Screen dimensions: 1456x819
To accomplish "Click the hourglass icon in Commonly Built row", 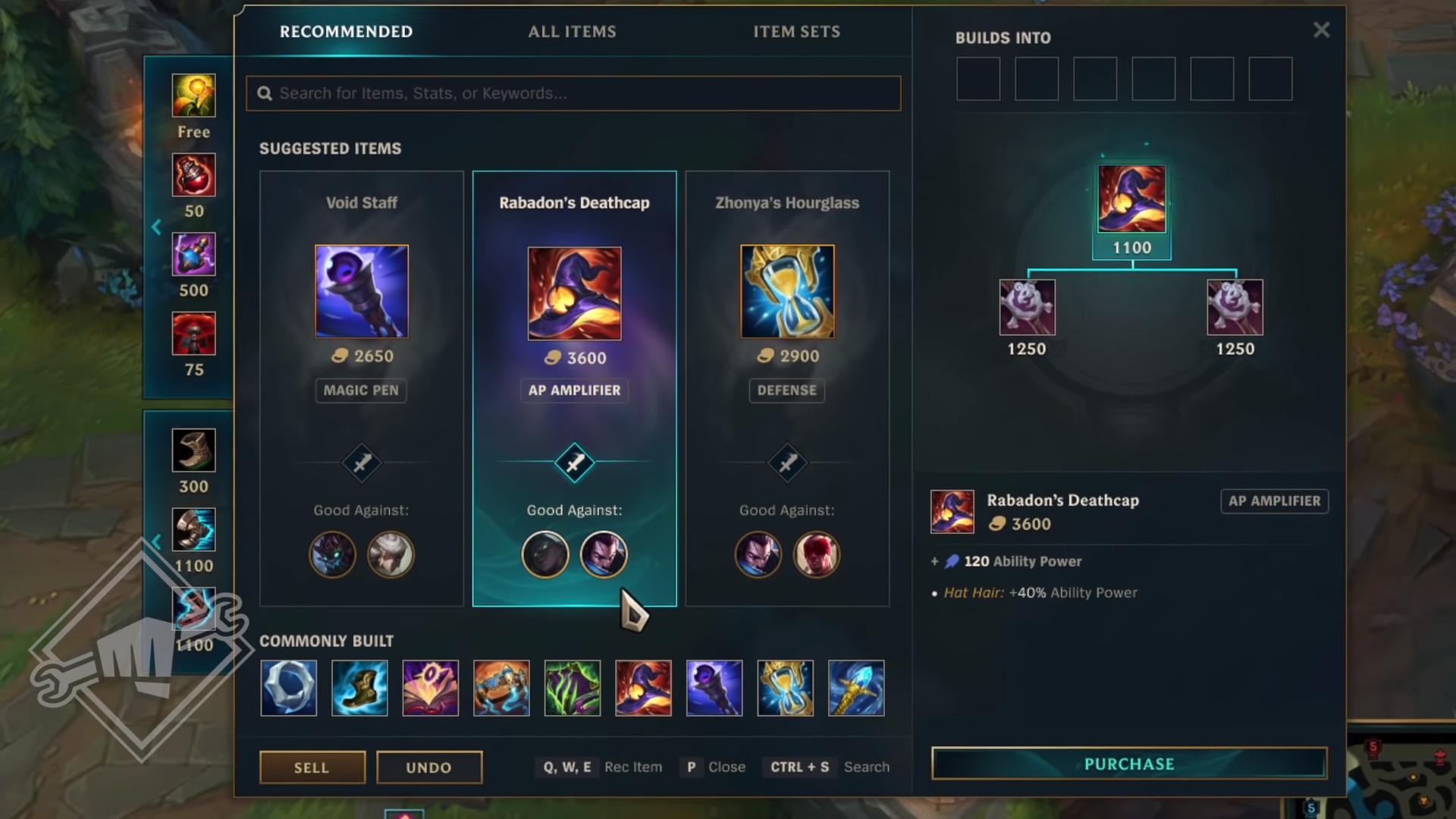I will (785, 688).
